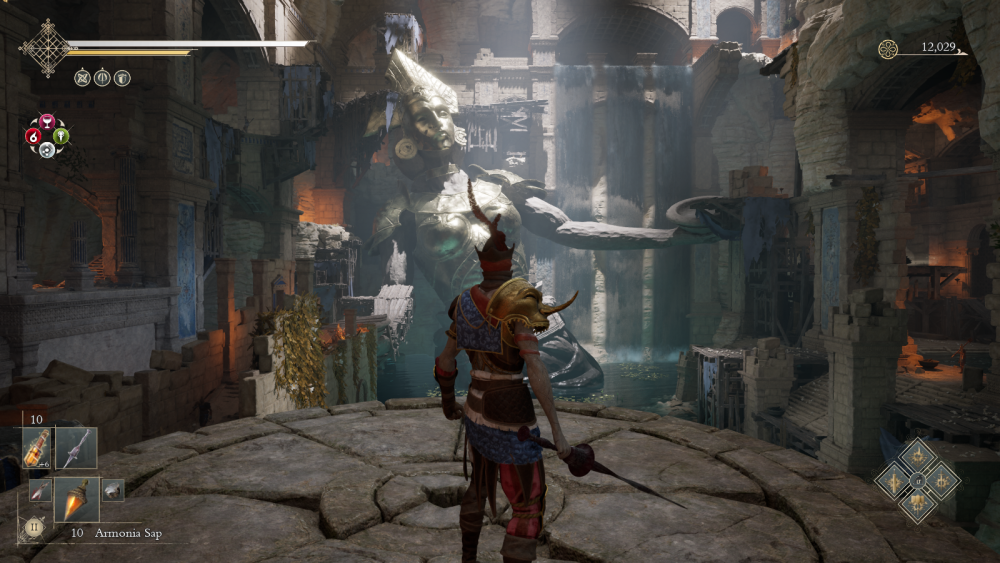Image resolution: width=1000 pixels, height=563 pixels.
Task: Use the Armonia Sap item slot
Action: (x=76, y=499)
